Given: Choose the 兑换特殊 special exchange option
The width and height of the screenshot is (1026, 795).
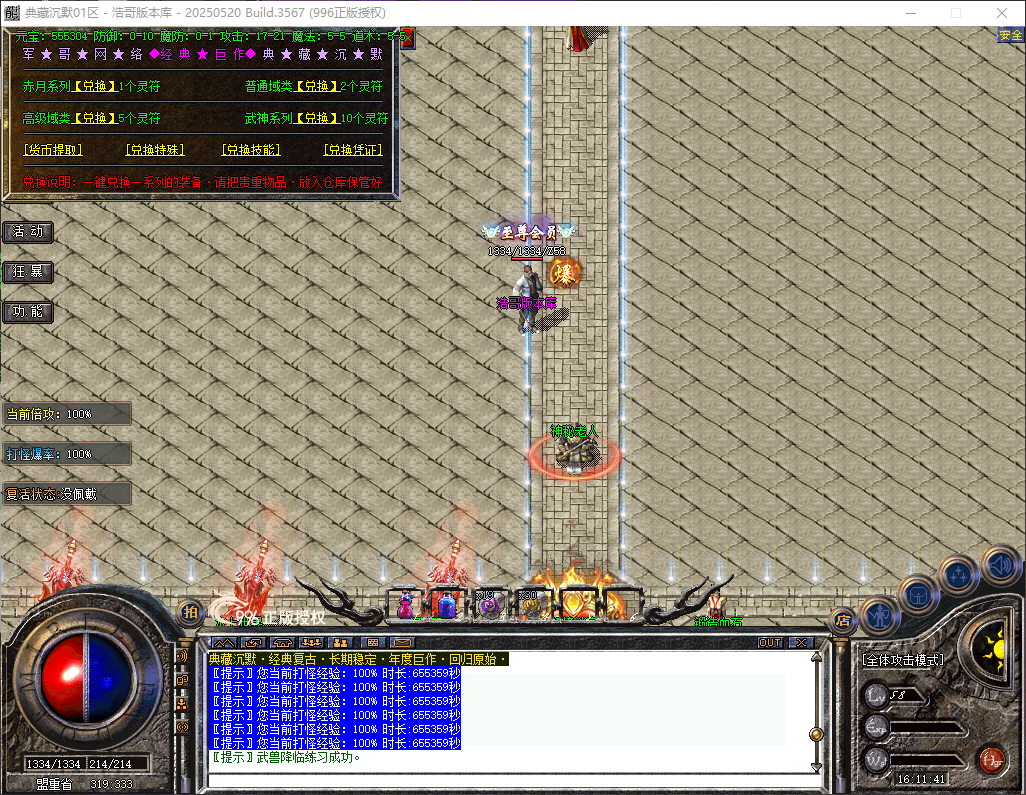Looking at the screenshot, I should pyautogui.click(x=154, y=150).
